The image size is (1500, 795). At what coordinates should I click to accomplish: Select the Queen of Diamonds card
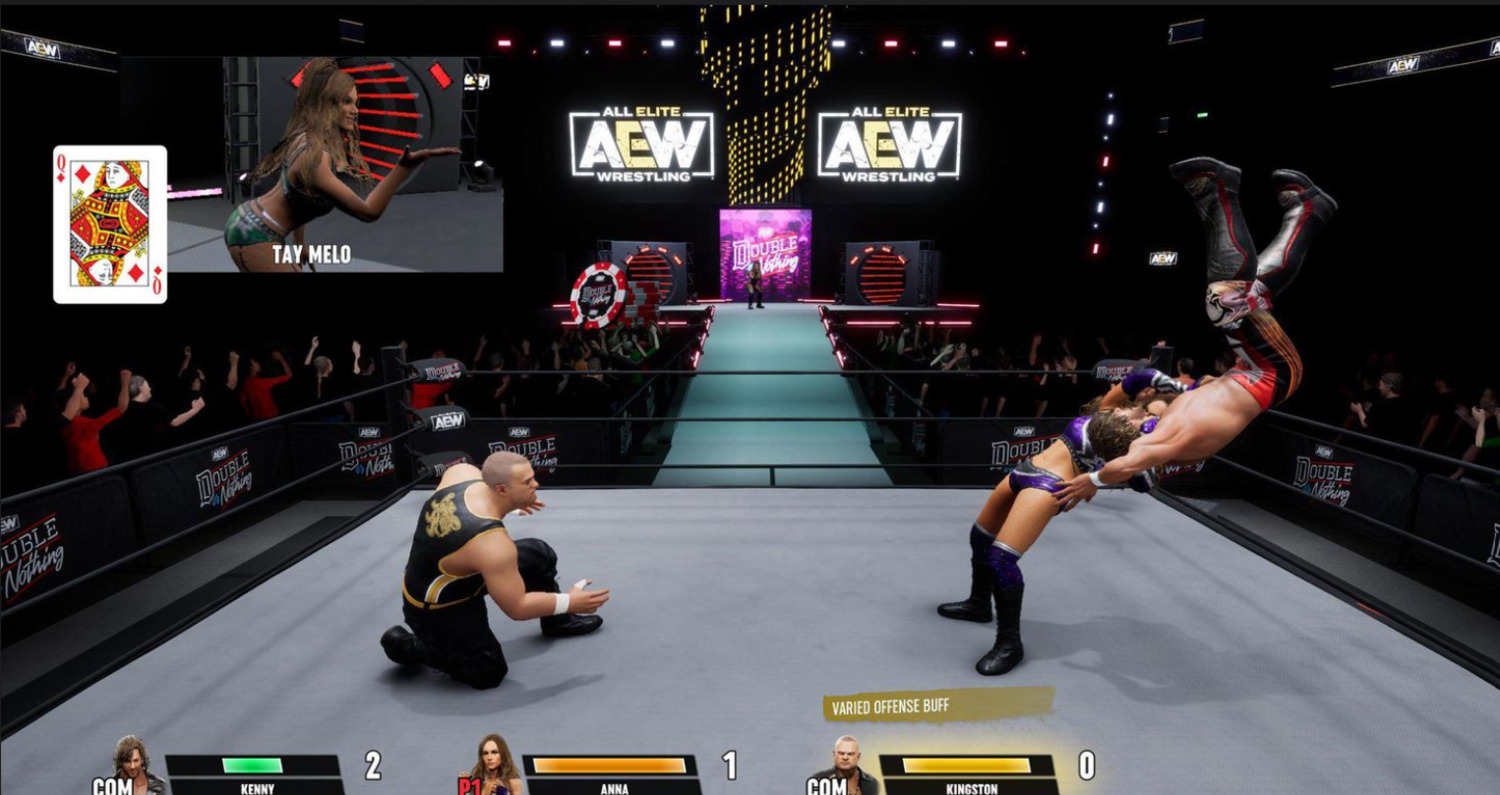(x=110, y=224)
